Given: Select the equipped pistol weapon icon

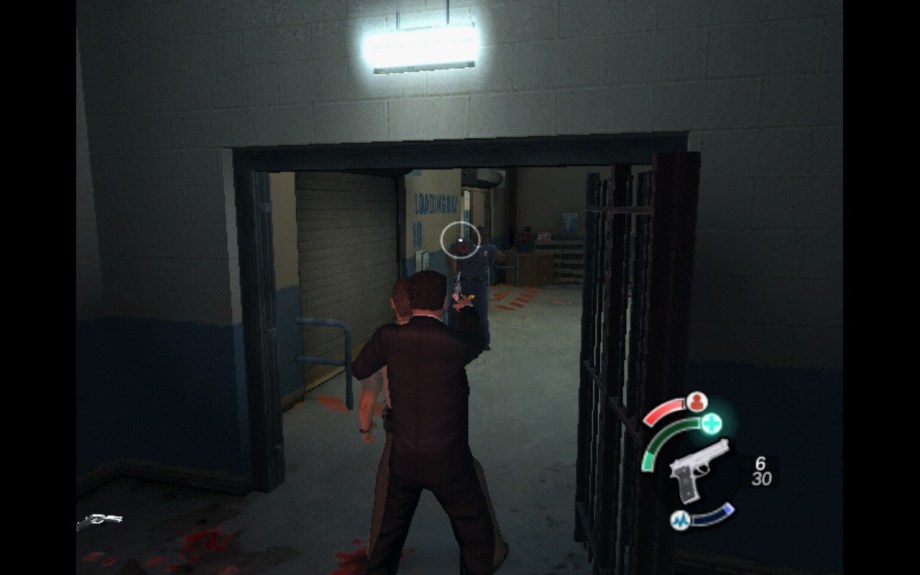Looking at the screenshot, I should pyautogui.click(x=696, y=469).
